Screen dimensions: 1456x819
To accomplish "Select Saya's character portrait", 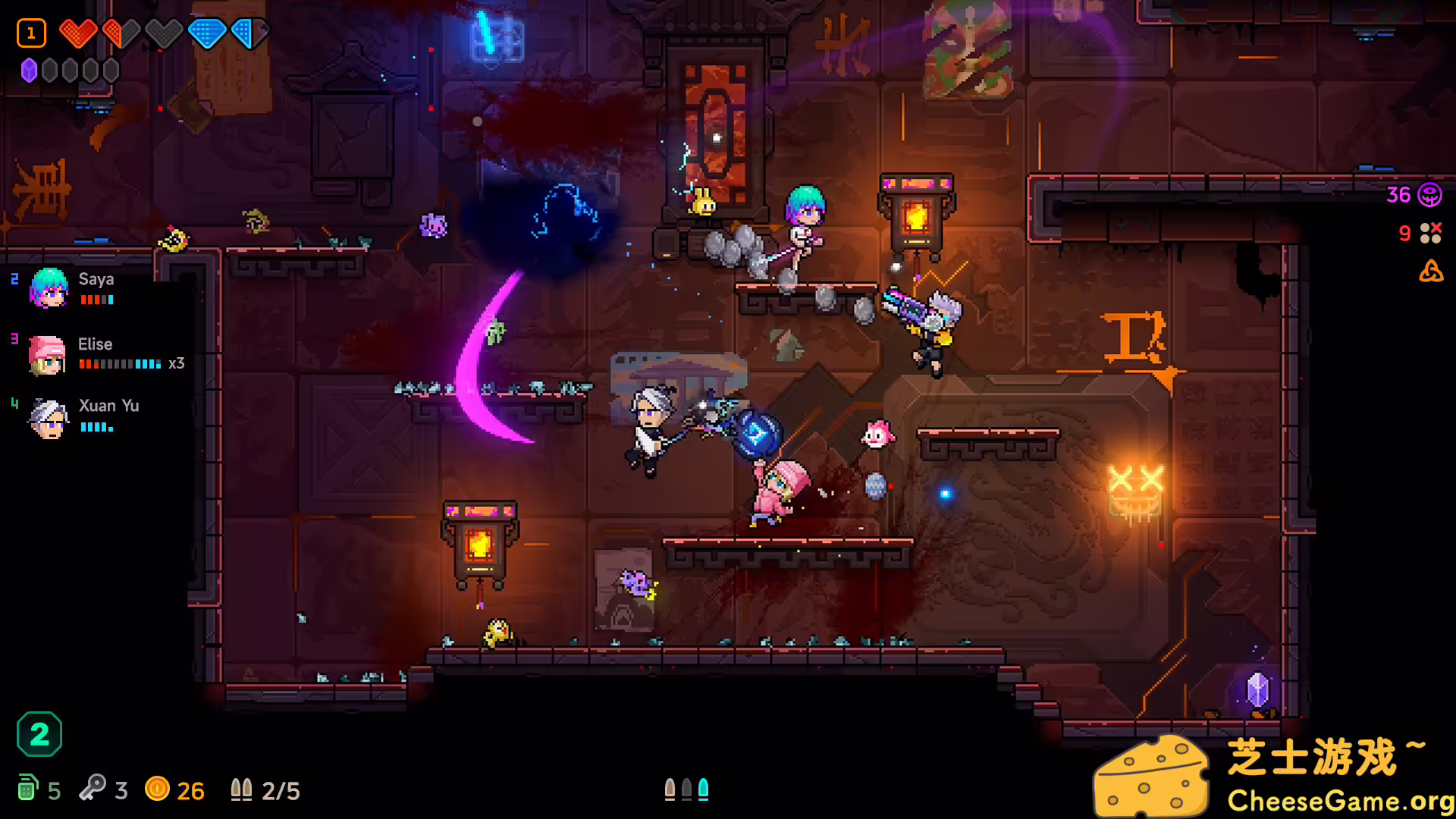I will (x=47, y=290).
